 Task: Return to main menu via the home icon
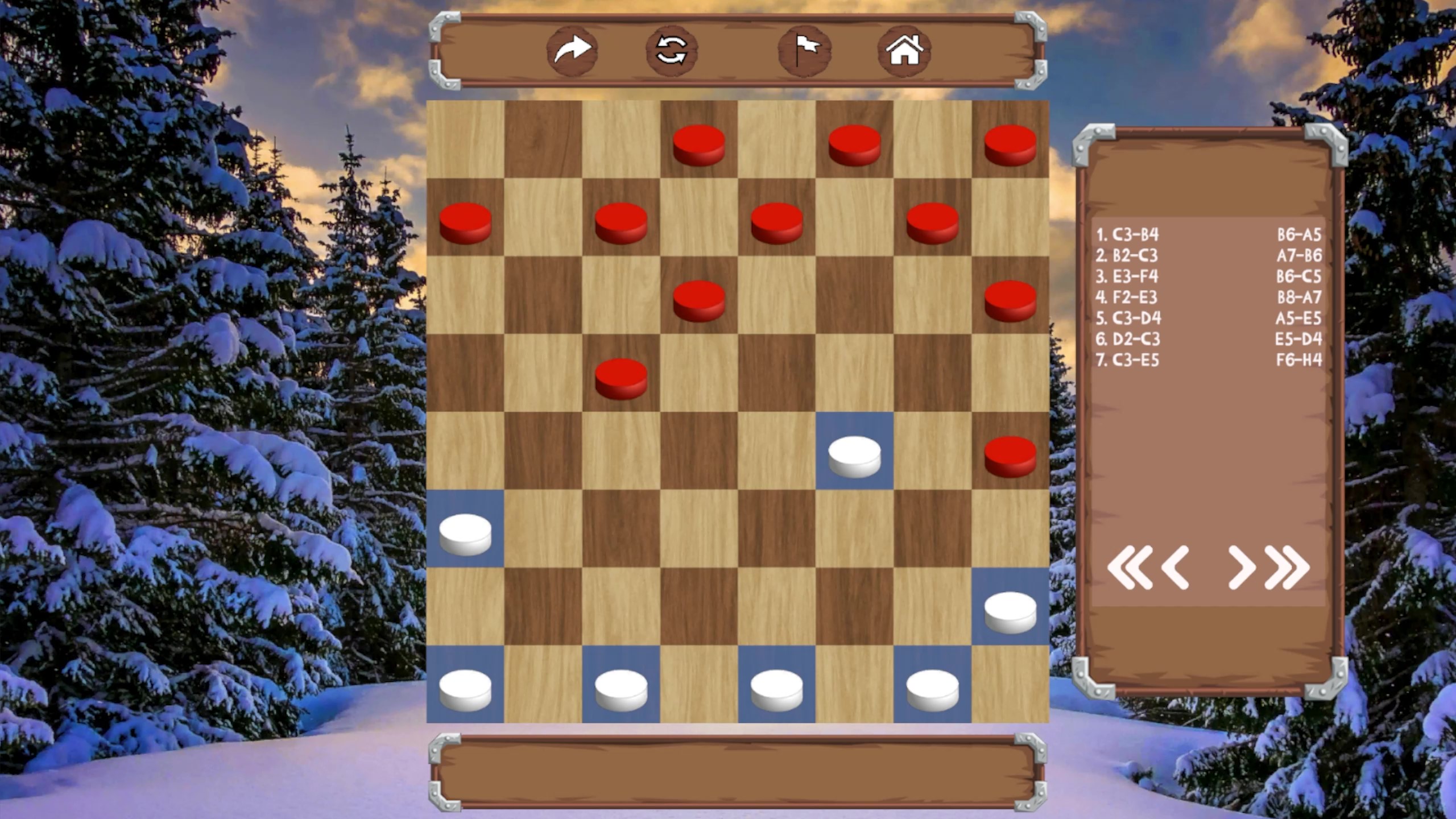(906, 51)
